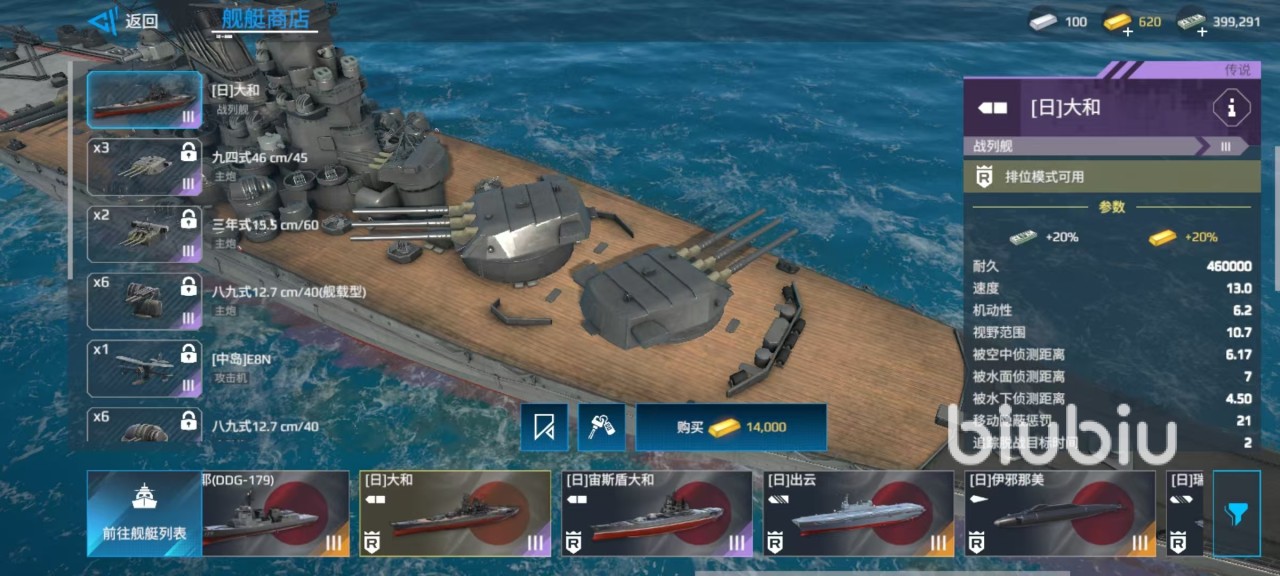Select the 宙斯盾大和 ship card
This screenshot has height=576, width=1280.
(656, 513)
